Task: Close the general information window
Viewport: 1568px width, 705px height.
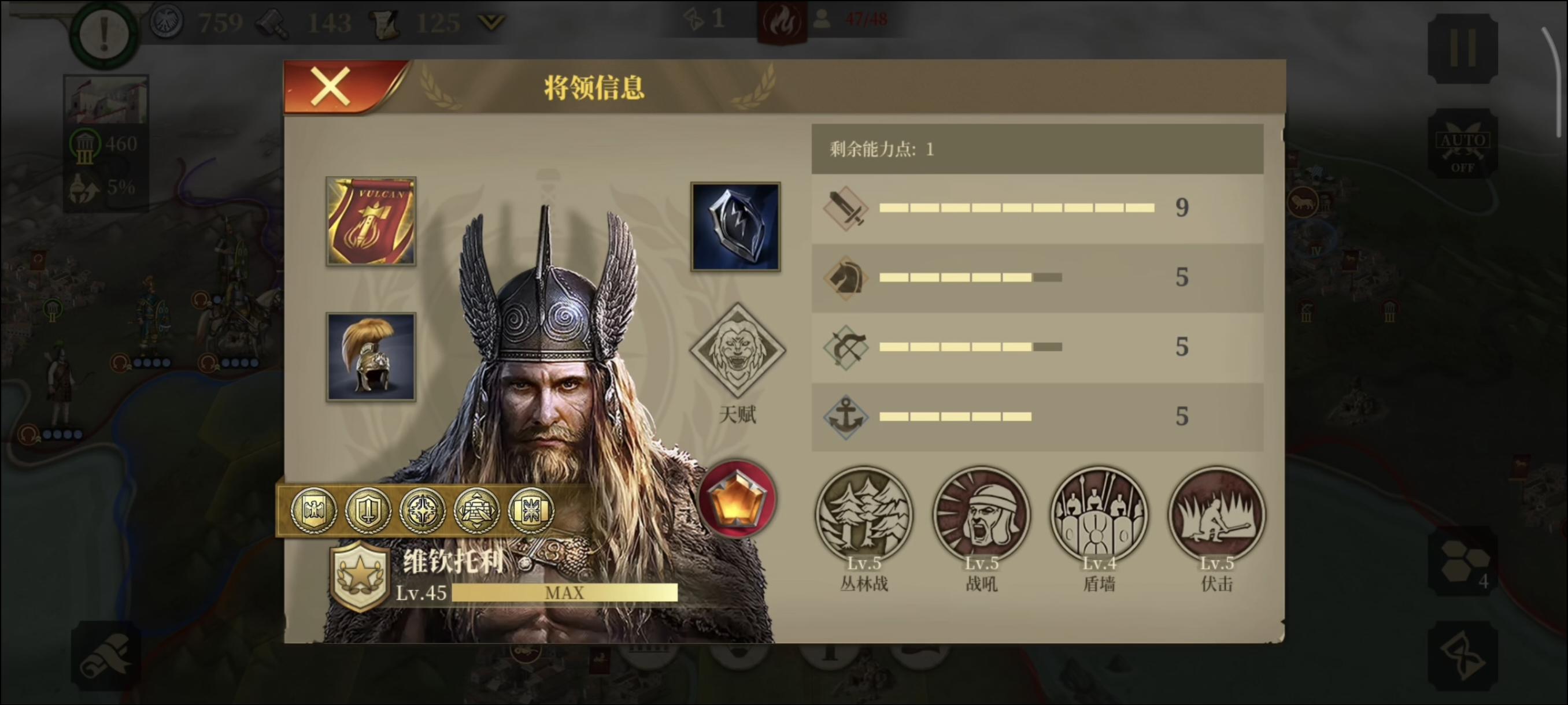Action: tap(331, 86)
